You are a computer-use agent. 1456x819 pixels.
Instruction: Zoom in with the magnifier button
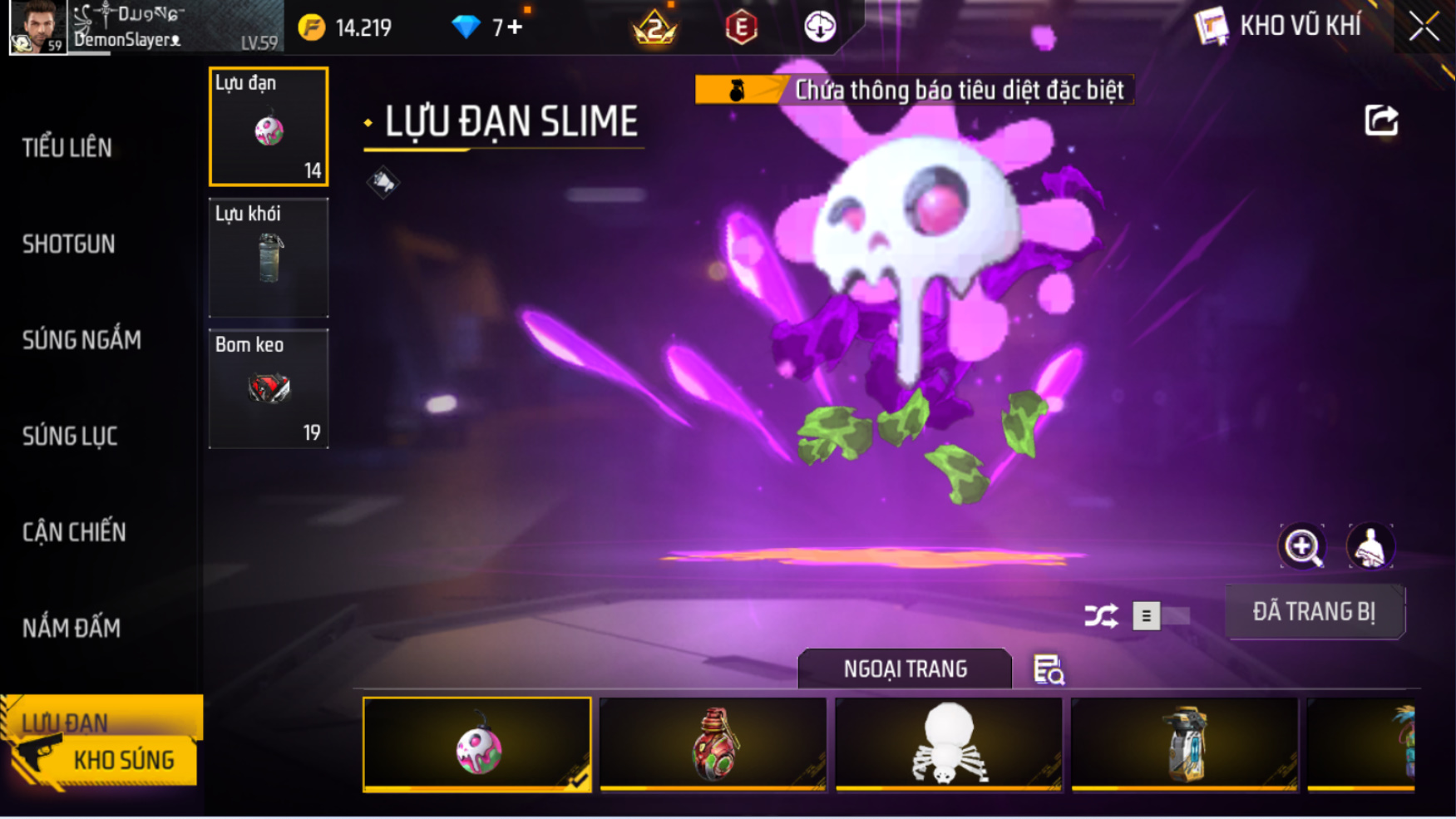[1302, 546]
